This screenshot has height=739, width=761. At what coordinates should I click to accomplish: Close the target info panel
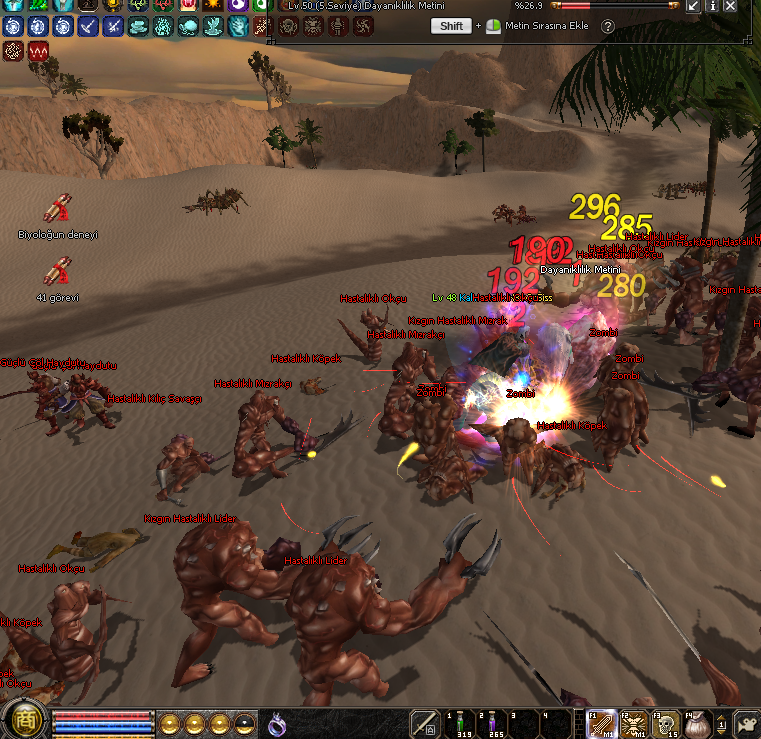731,6
